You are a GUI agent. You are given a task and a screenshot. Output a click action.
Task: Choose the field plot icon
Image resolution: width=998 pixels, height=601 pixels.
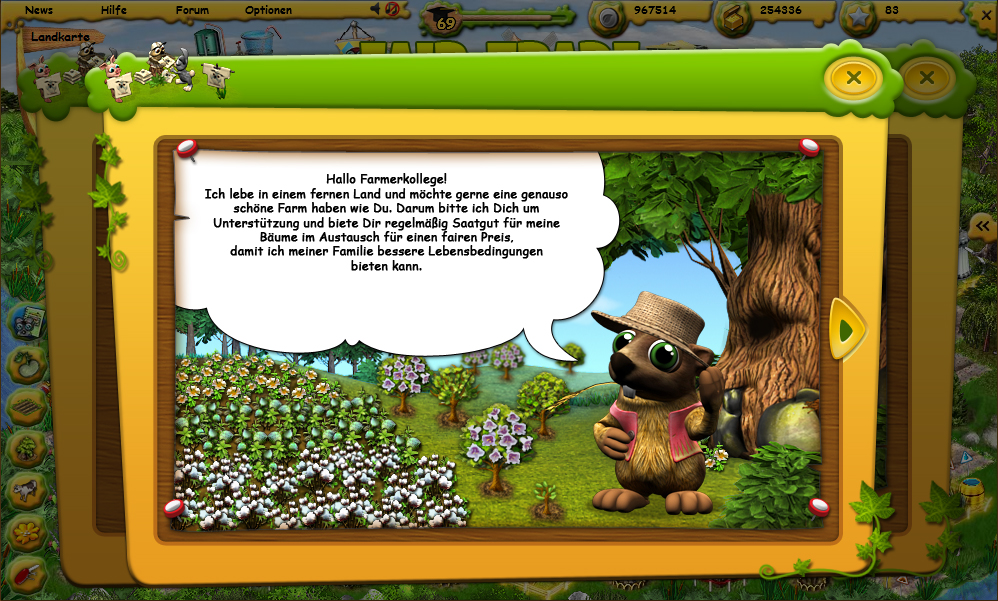[27, 406]
